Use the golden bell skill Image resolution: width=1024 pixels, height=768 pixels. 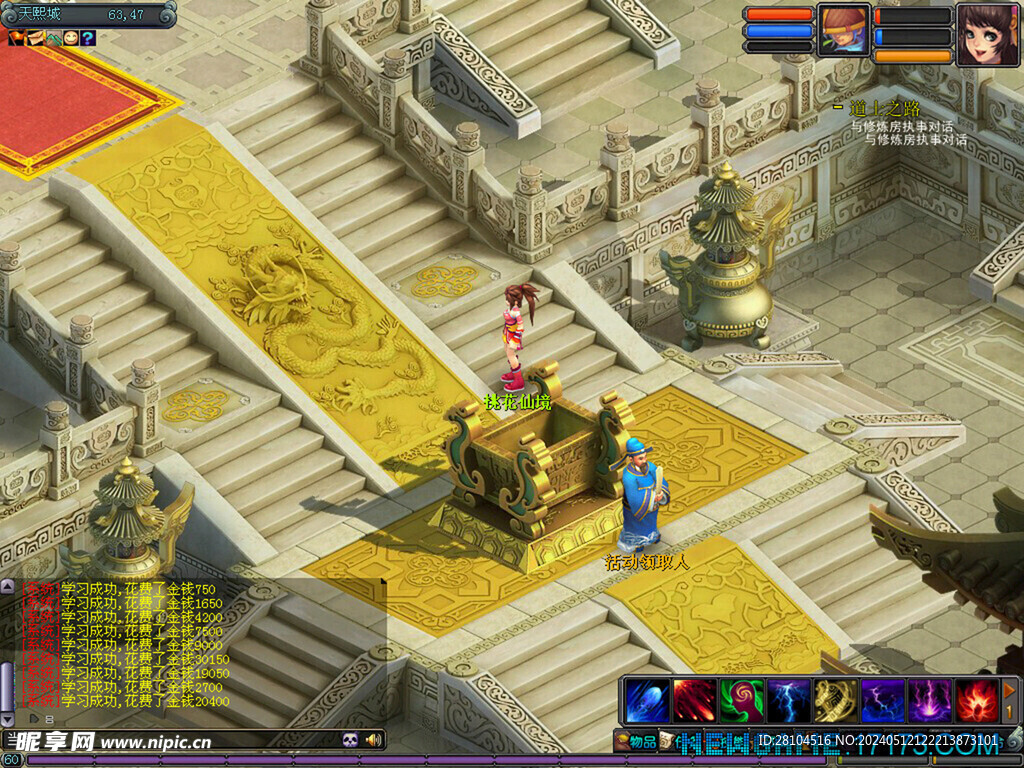pos(835,700)
